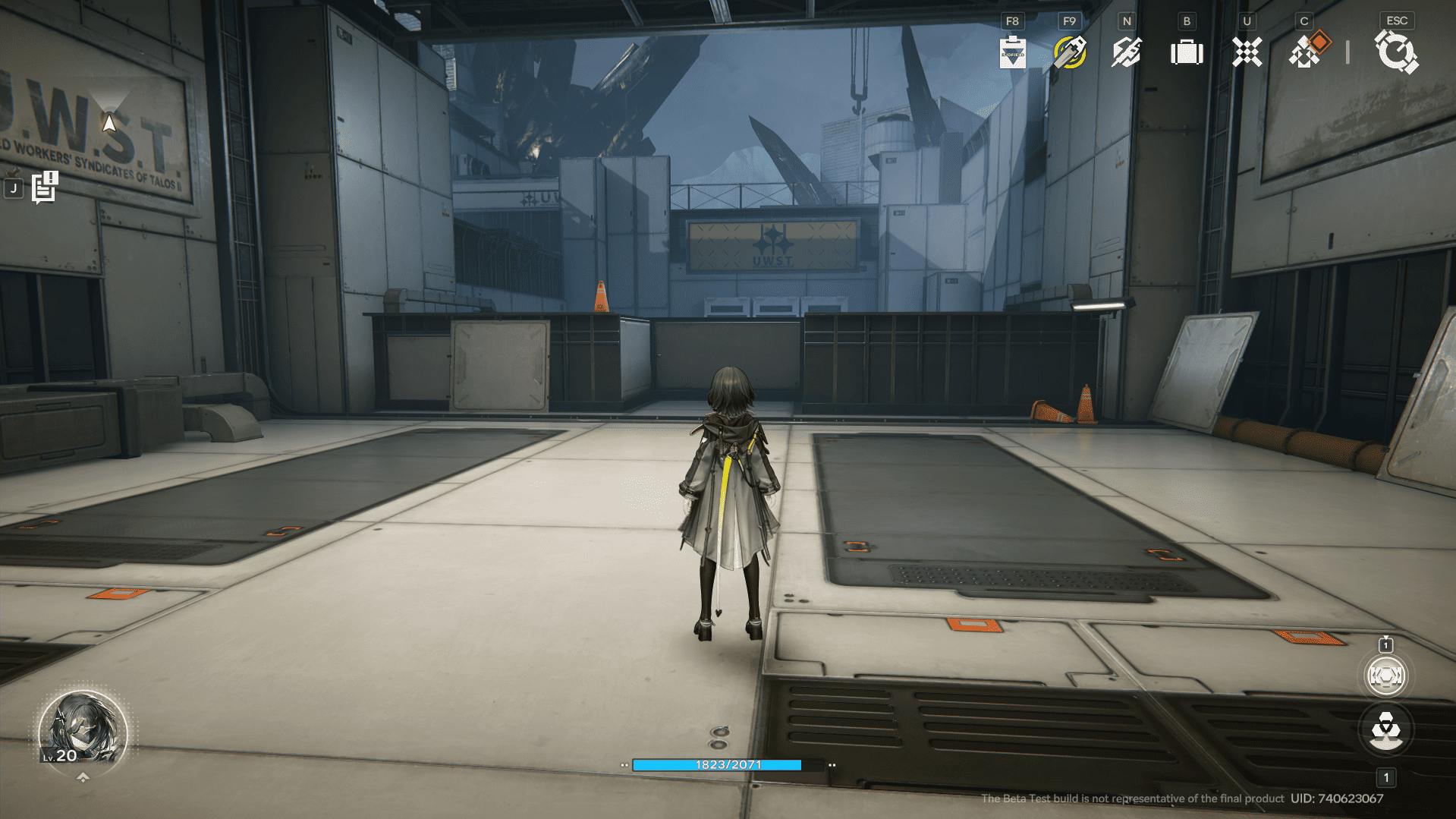Open the Endfield clipboard icon

click(x=1012, y=52)
